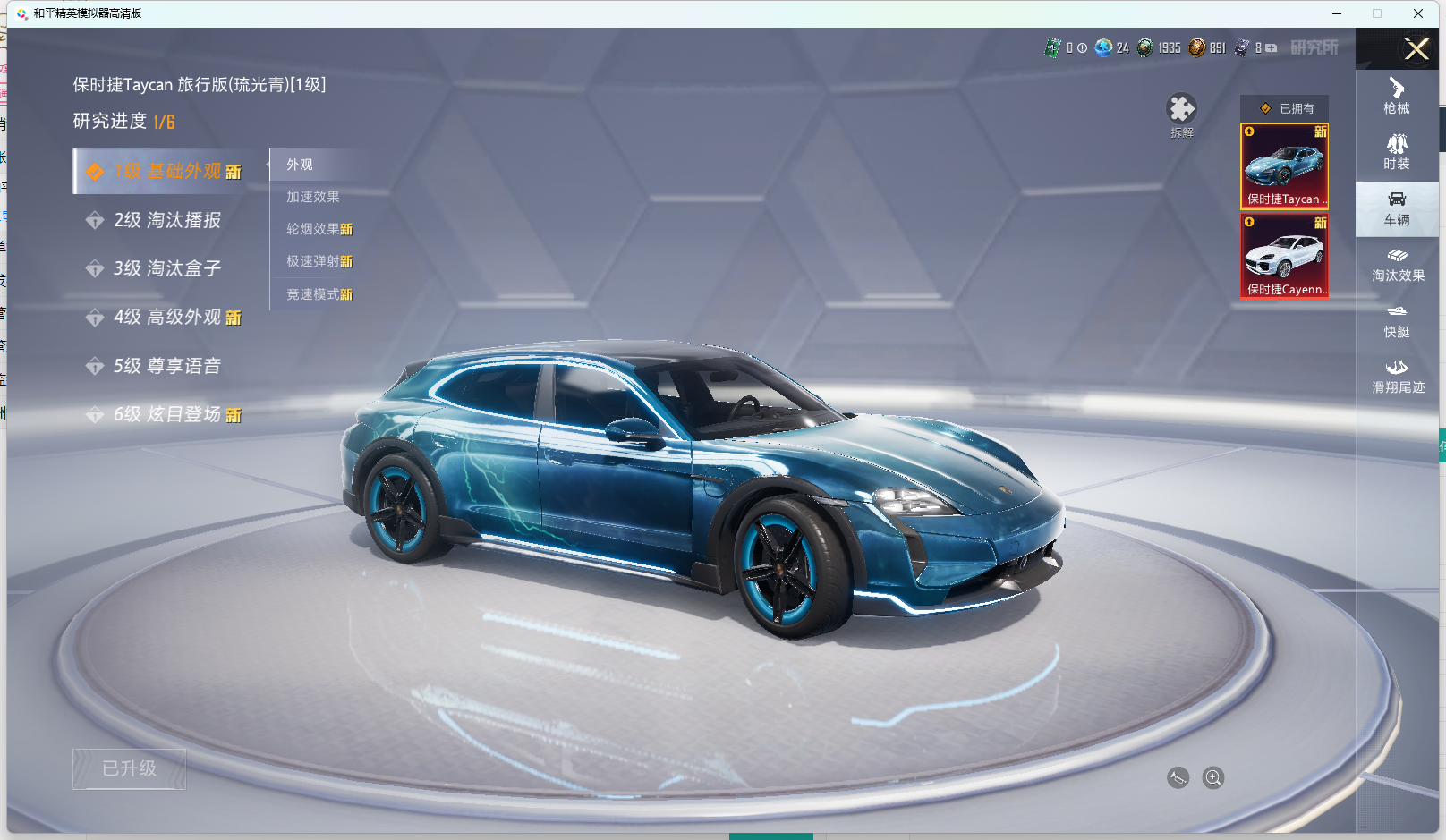Image resolution: width=1446 pixels, height=840 pixels.
Task: Show the 外观 sub-option
Action: pyautogui.click(x=300, y=165)
